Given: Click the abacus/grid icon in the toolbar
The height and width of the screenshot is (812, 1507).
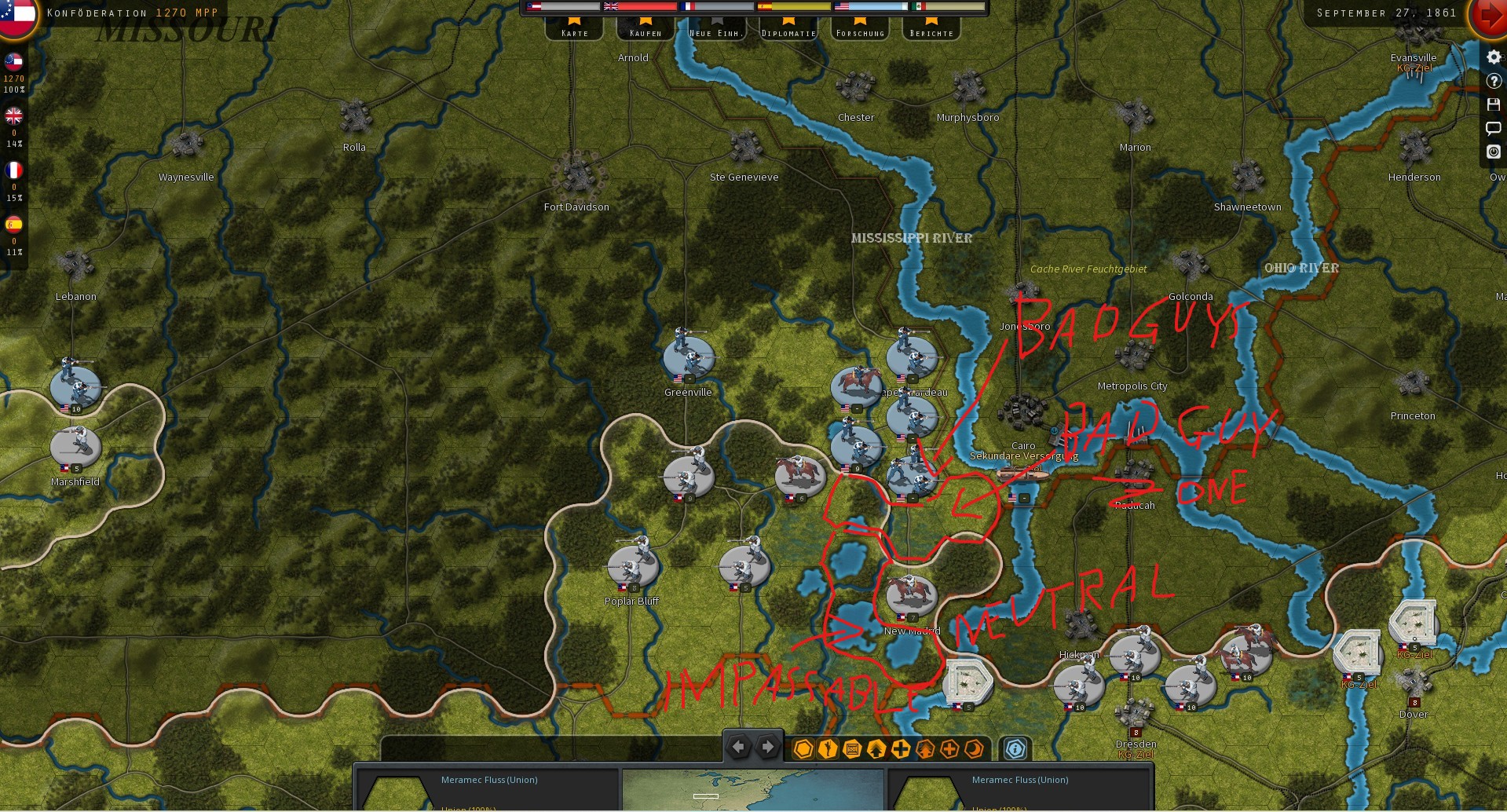Looking at the screenshot, I should pos(850,749).
